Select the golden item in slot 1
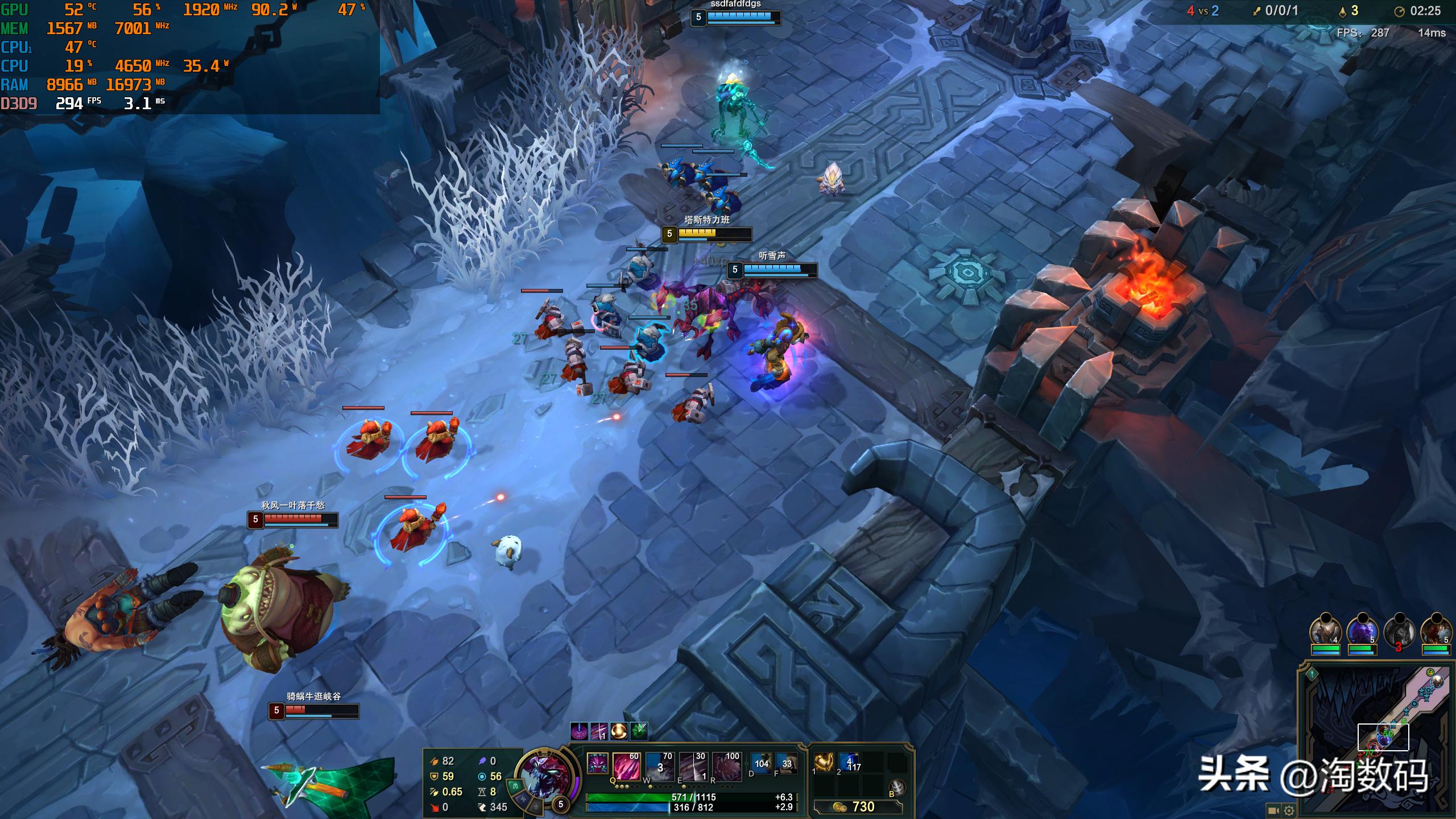Screen dimensions: 1456x819 [824, 763]
